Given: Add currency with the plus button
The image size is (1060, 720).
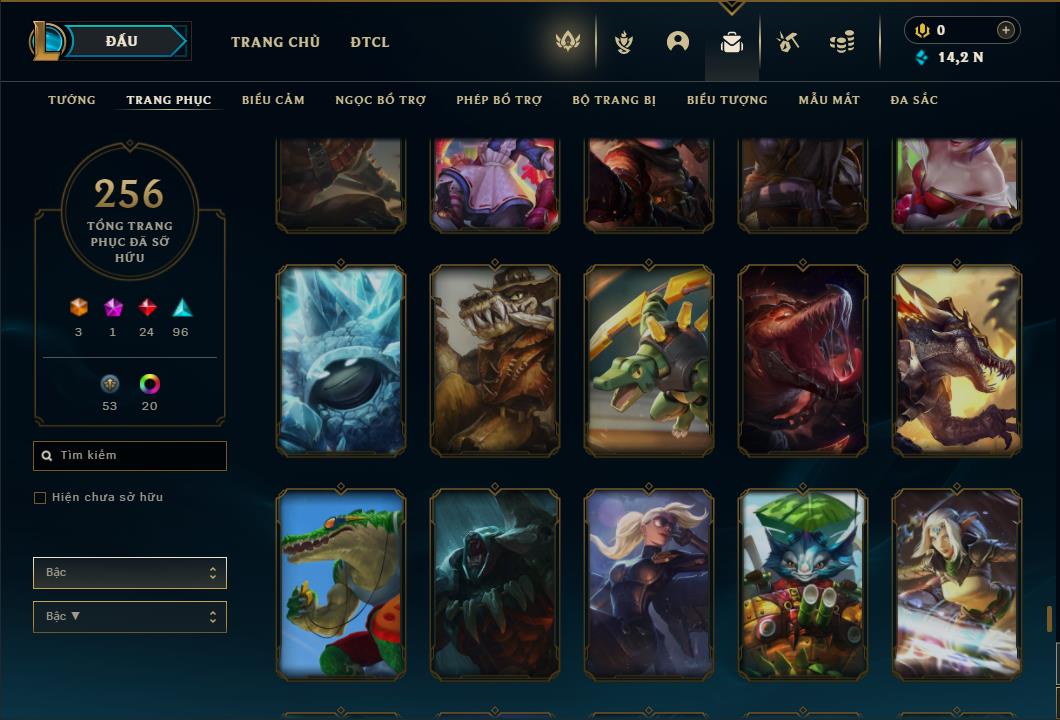Looking at the screenshot, I should (1006, 30).
